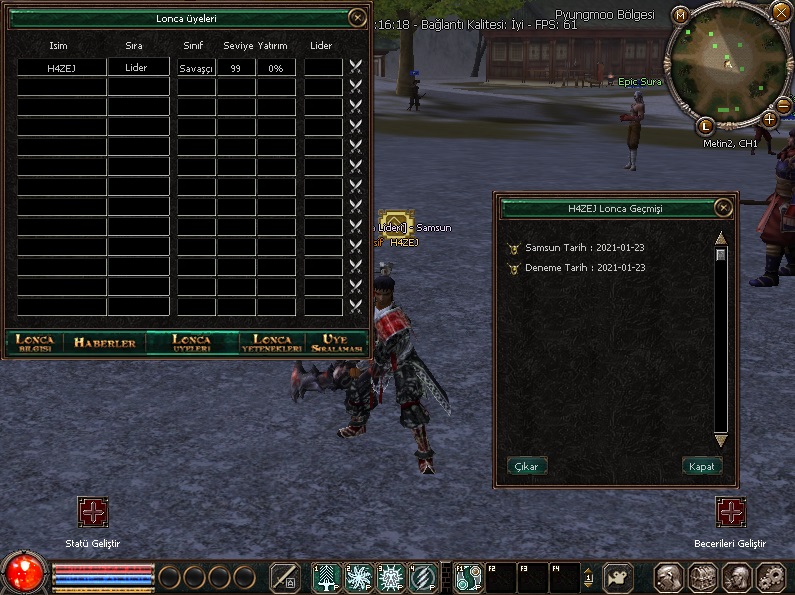Click the Kapat button
This screenshot has height=595, width=795.
click(x=701, y=467)
